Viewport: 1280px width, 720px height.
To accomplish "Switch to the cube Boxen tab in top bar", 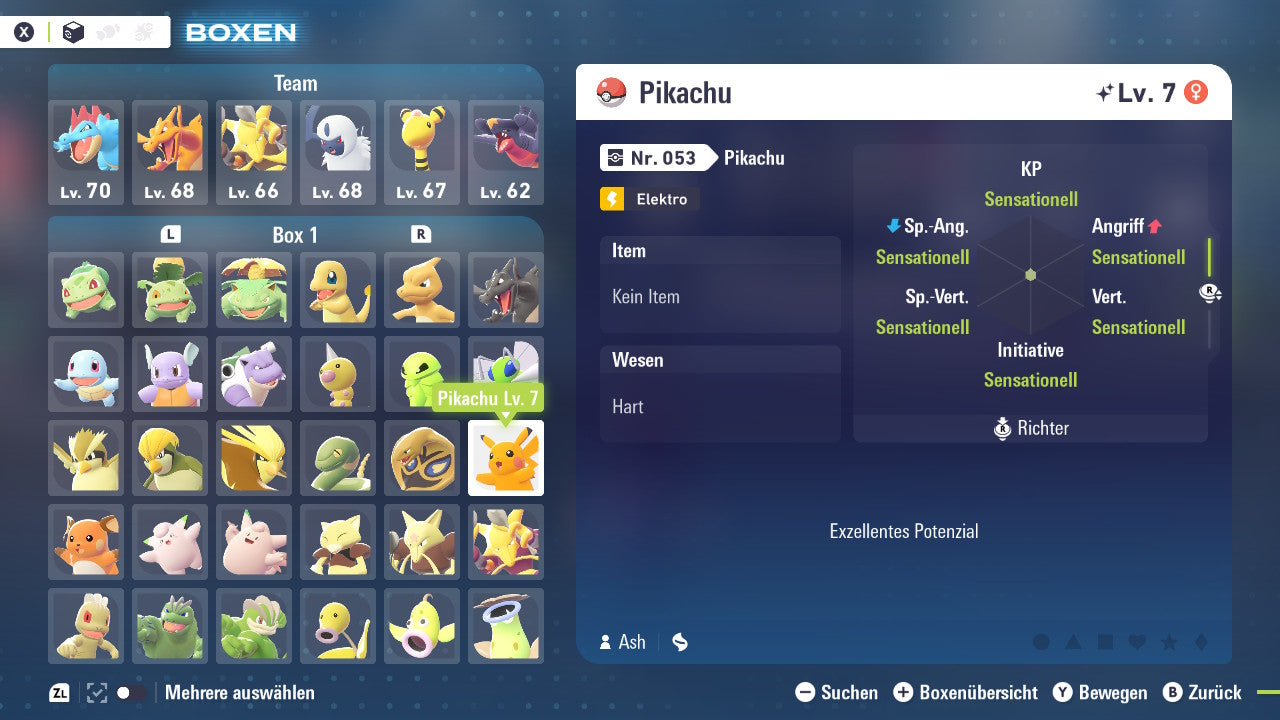I will point(72,31).
